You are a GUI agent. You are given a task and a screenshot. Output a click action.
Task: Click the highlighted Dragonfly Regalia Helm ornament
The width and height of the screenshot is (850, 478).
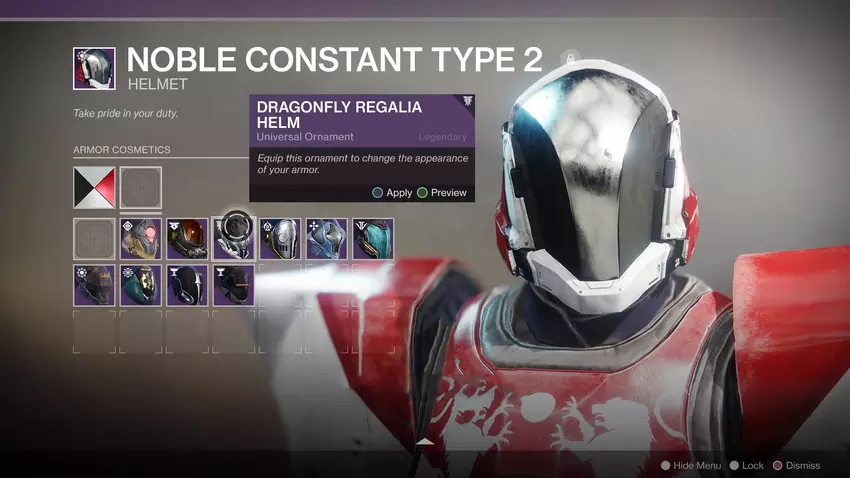click(x=234, y=238)
